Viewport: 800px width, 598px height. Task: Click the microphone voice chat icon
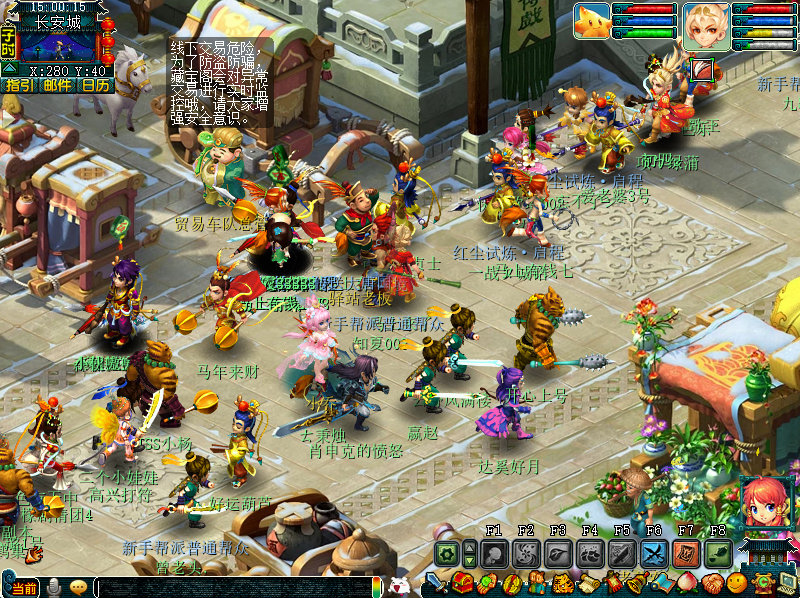[x=54, y=587]
